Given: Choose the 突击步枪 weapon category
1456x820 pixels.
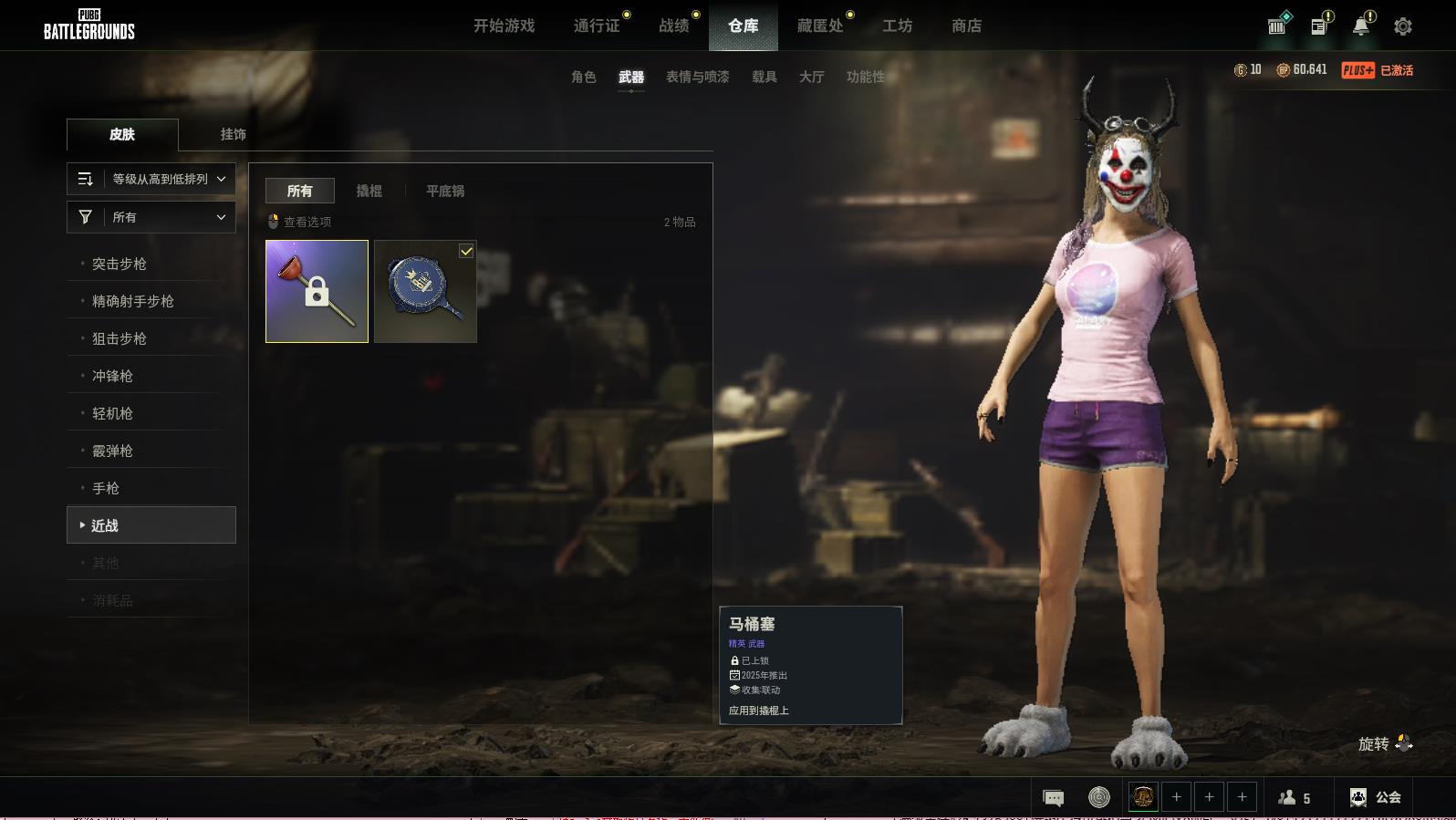Looking at the screenshot, I should [x=120, y=264].
